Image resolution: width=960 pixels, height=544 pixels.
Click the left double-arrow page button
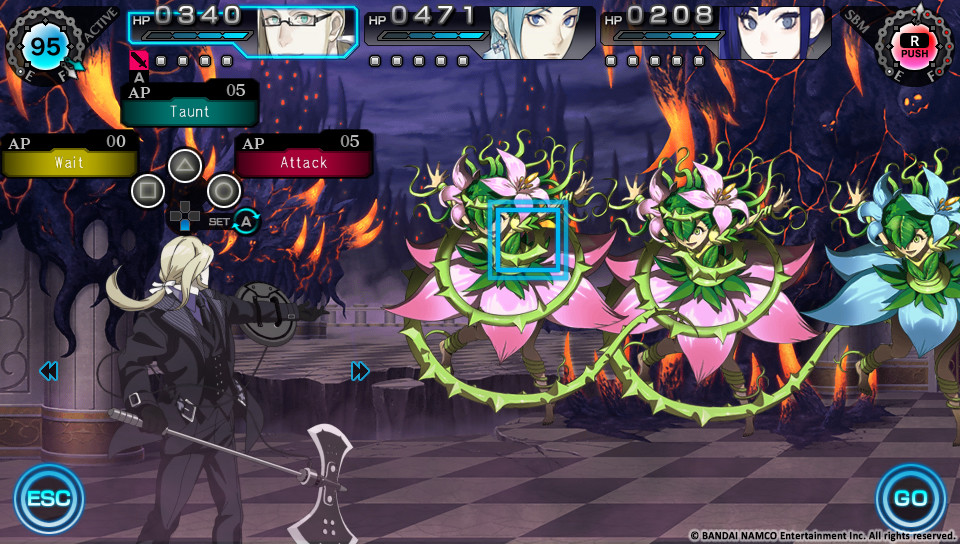48,372
